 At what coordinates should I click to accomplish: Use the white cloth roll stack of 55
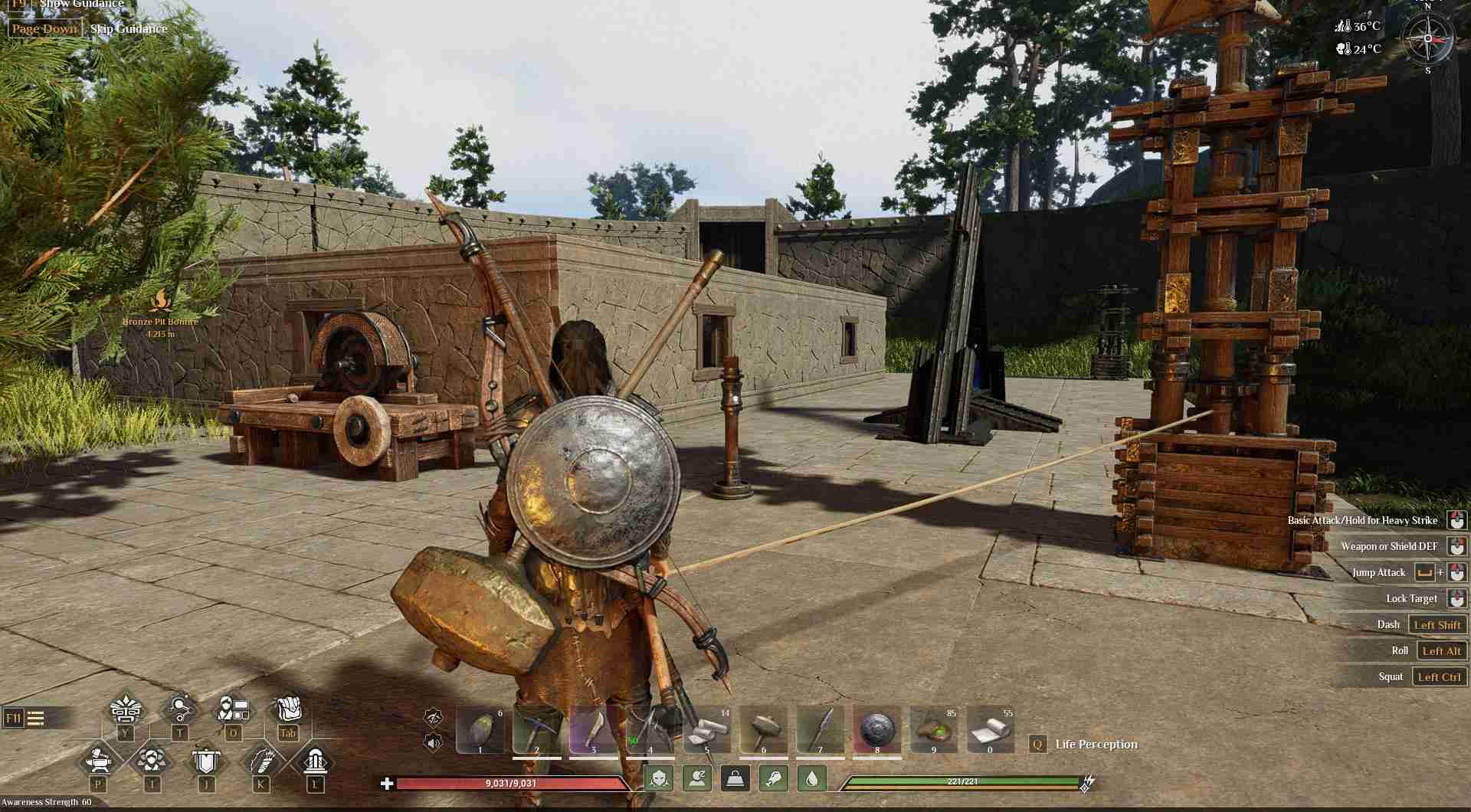pos(990,729)
